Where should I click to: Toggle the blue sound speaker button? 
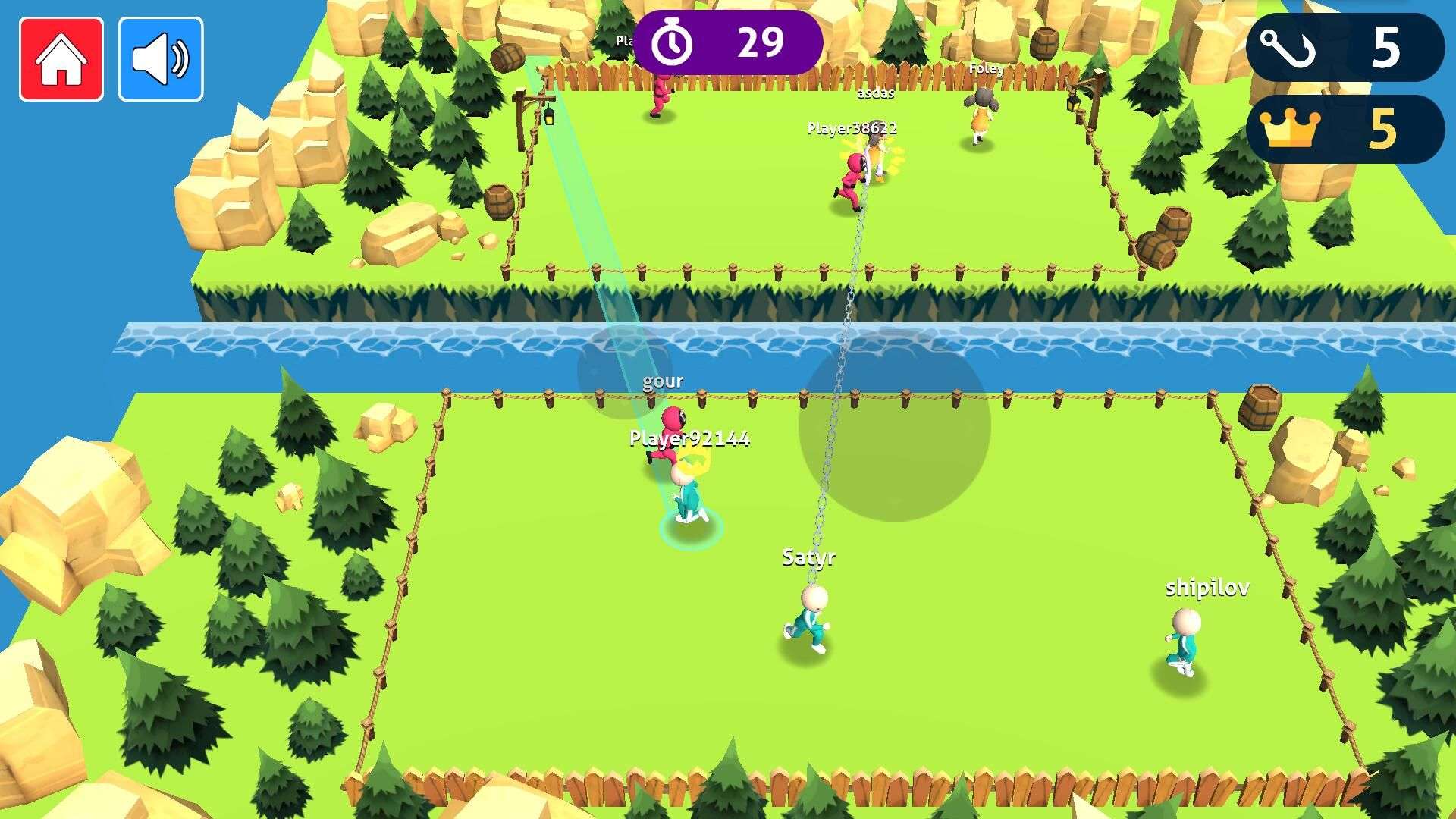(x=161, y=59)
